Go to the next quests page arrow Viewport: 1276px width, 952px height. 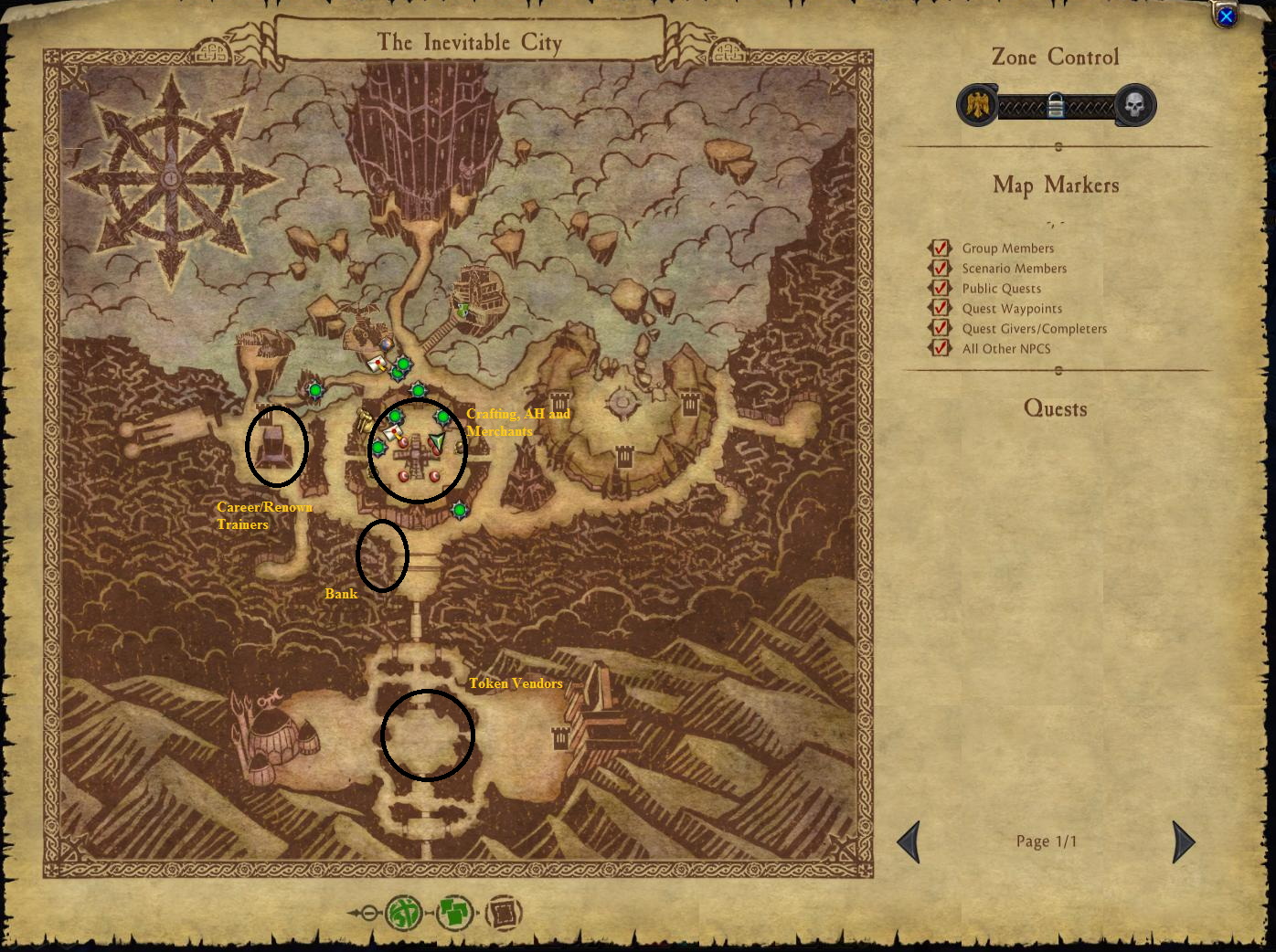[1183, 841]
